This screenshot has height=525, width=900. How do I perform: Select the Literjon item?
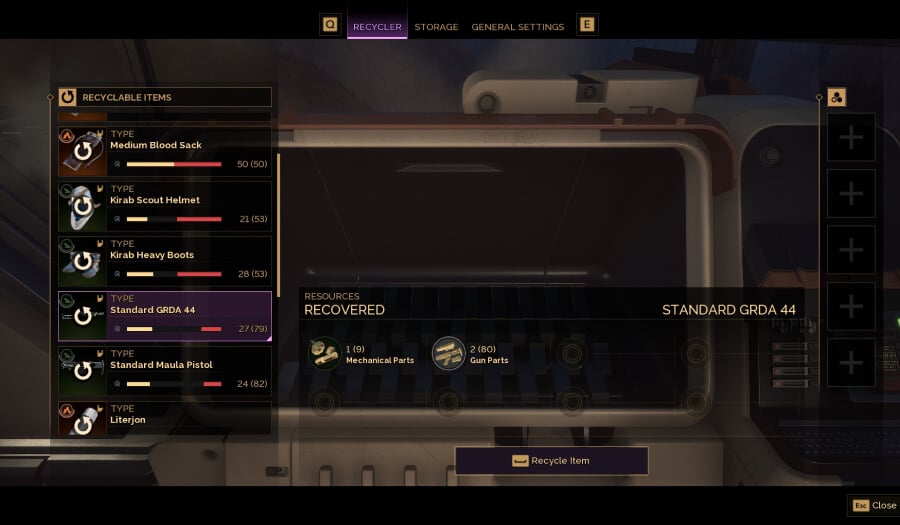[165, 419]
